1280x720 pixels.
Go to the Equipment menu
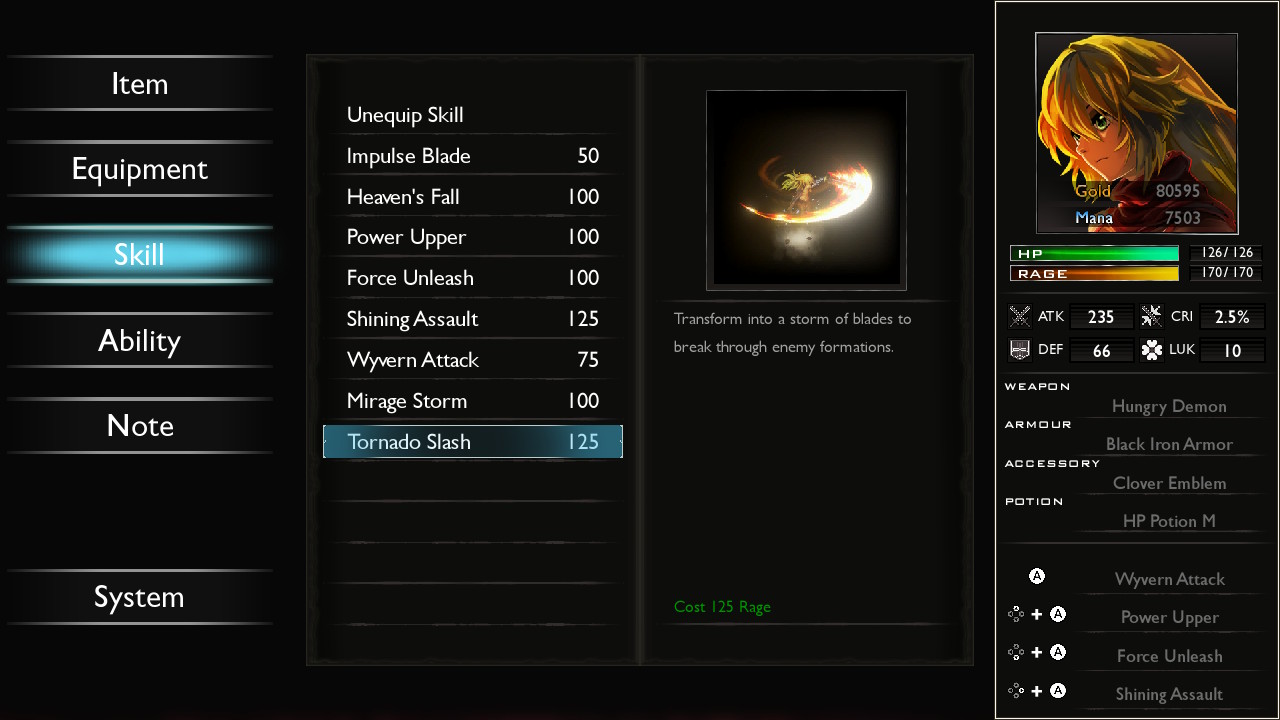tap(139, 169)
